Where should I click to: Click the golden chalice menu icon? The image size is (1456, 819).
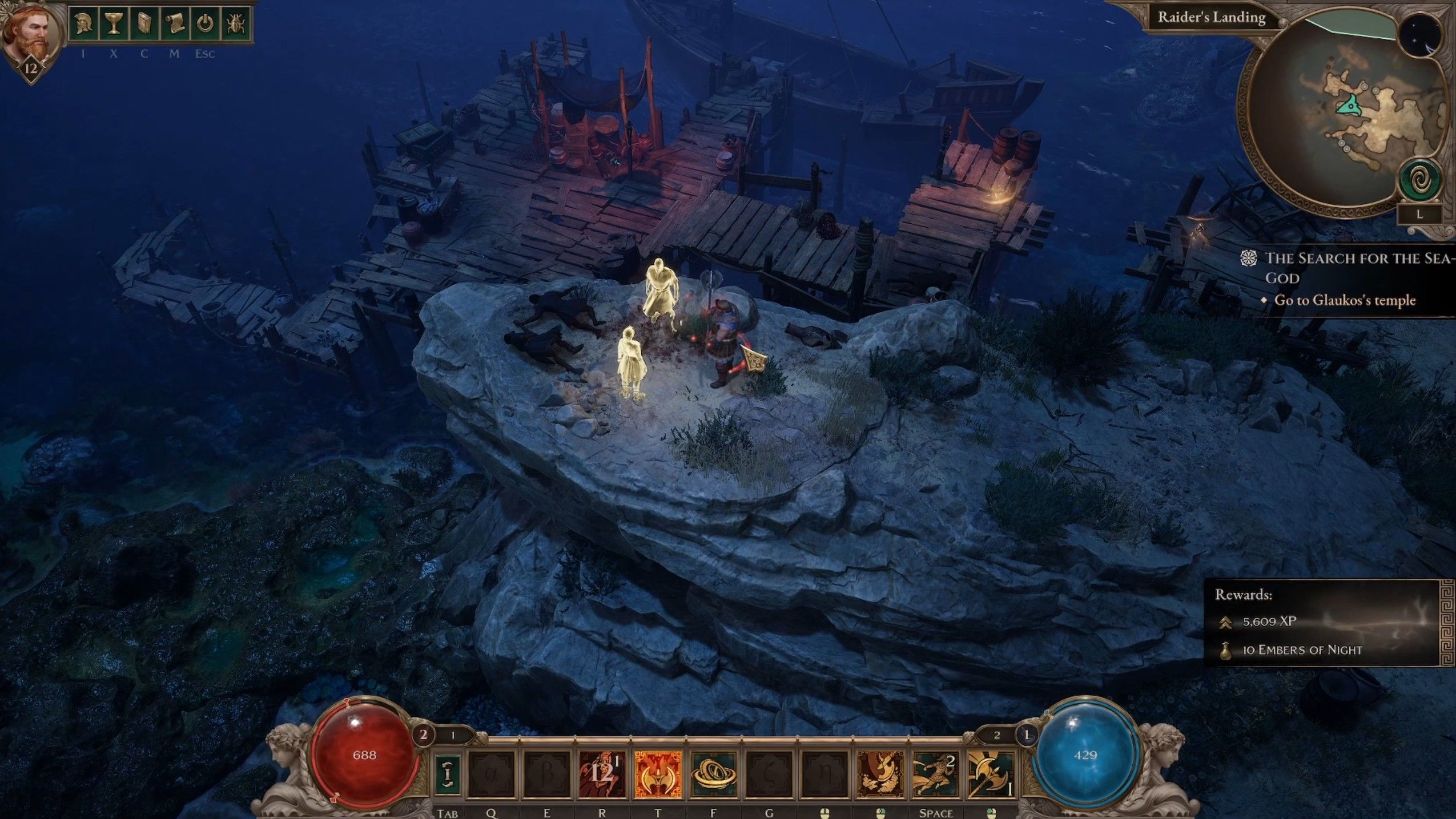click(114, 25)
